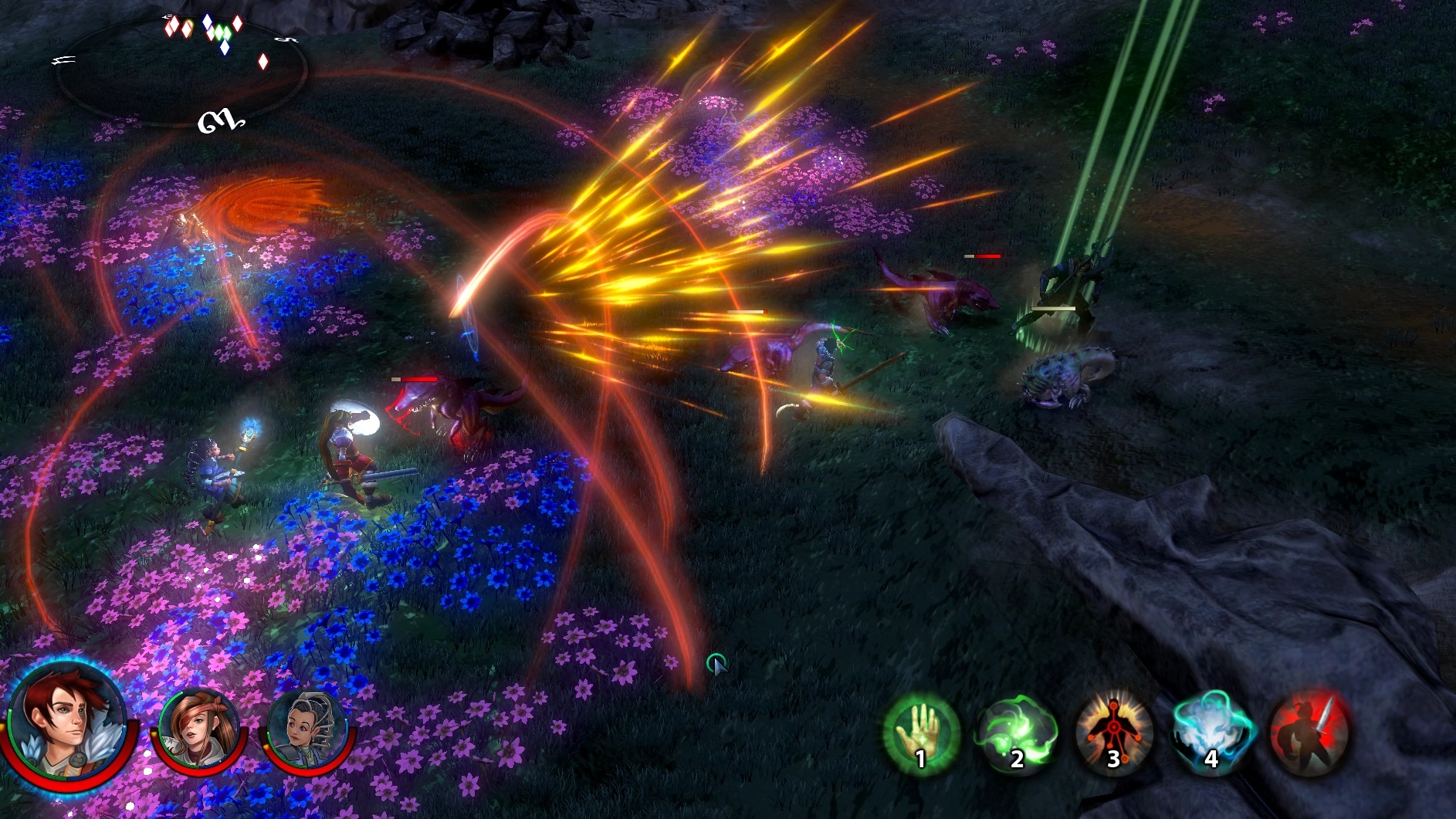The width and height of the screenshot is (1456, 819).
Task: Activate the glowing hand ability
Action: click(x=920, y=733)
